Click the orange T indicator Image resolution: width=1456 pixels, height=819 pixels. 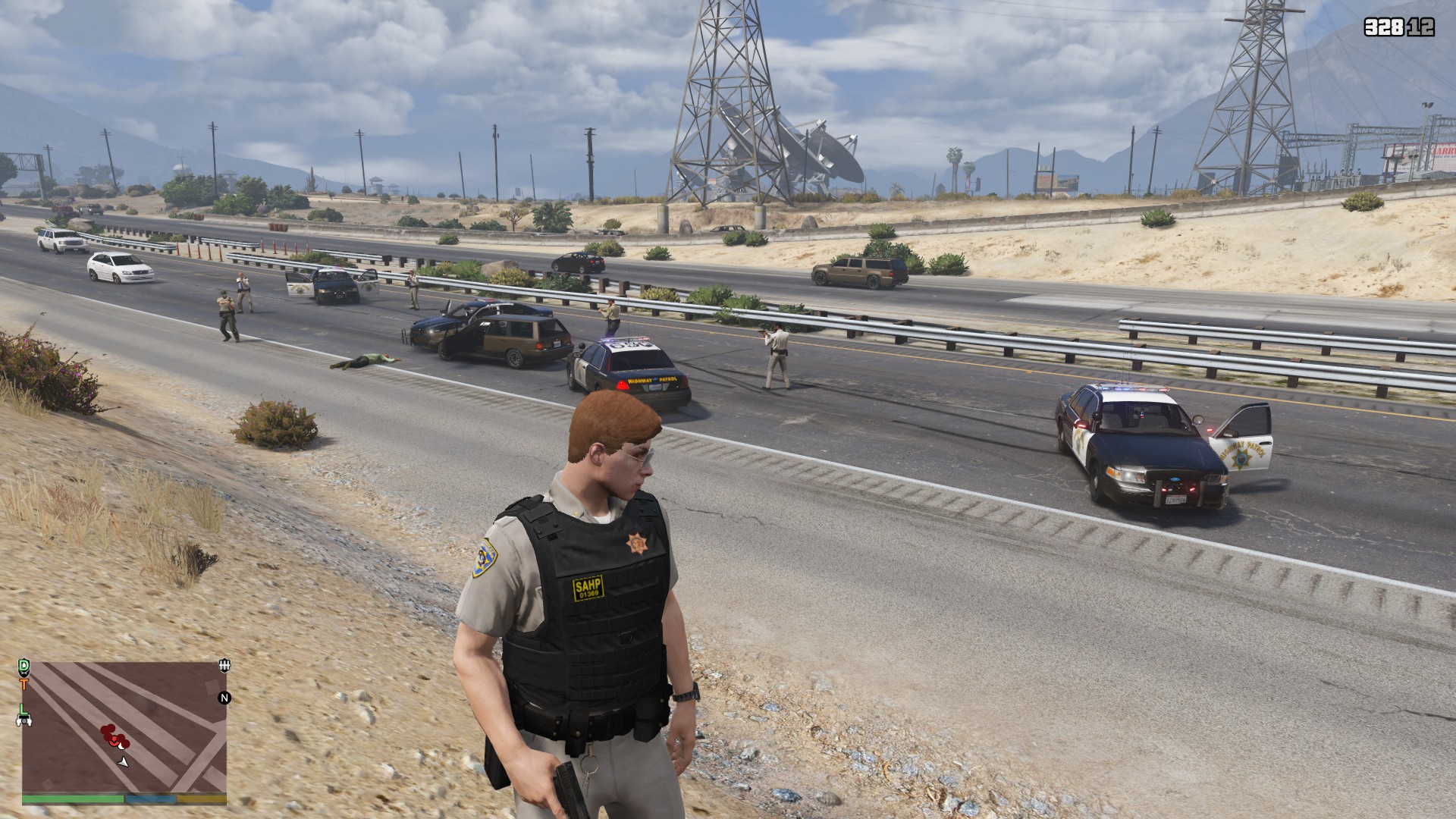point(24,685)
